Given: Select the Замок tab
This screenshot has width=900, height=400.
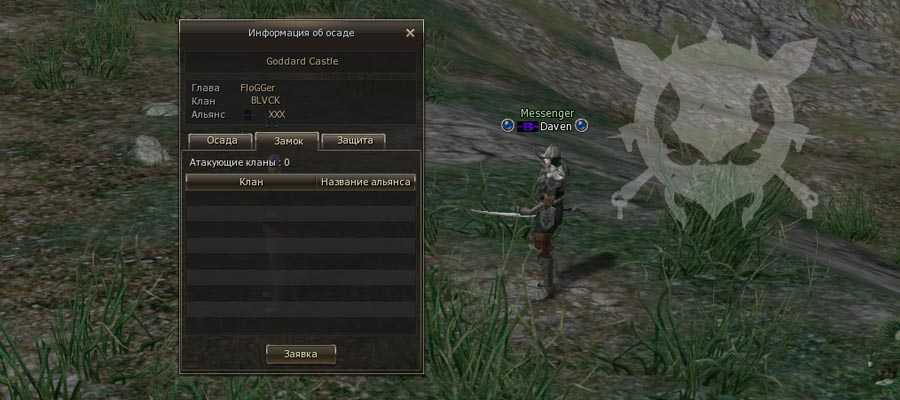Looking at the screenshot, I should pos(286,141).
